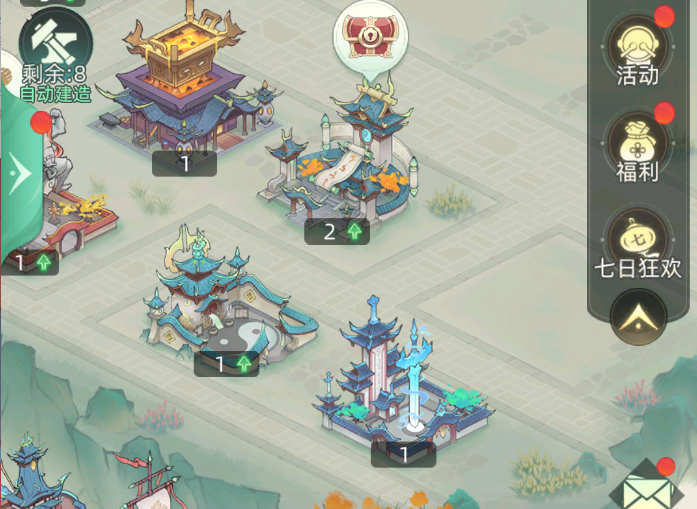Toggle 自动建造 auto-build

click(x=55, y=93)
